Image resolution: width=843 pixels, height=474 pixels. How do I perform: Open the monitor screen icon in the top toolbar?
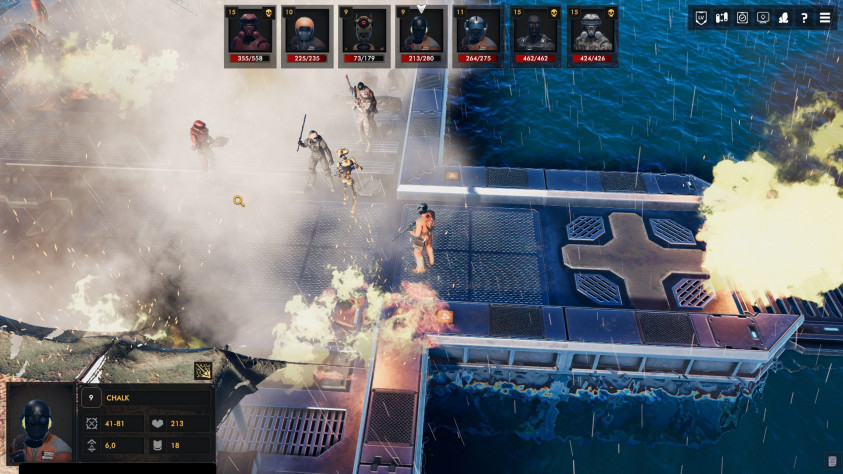(763, 18)
